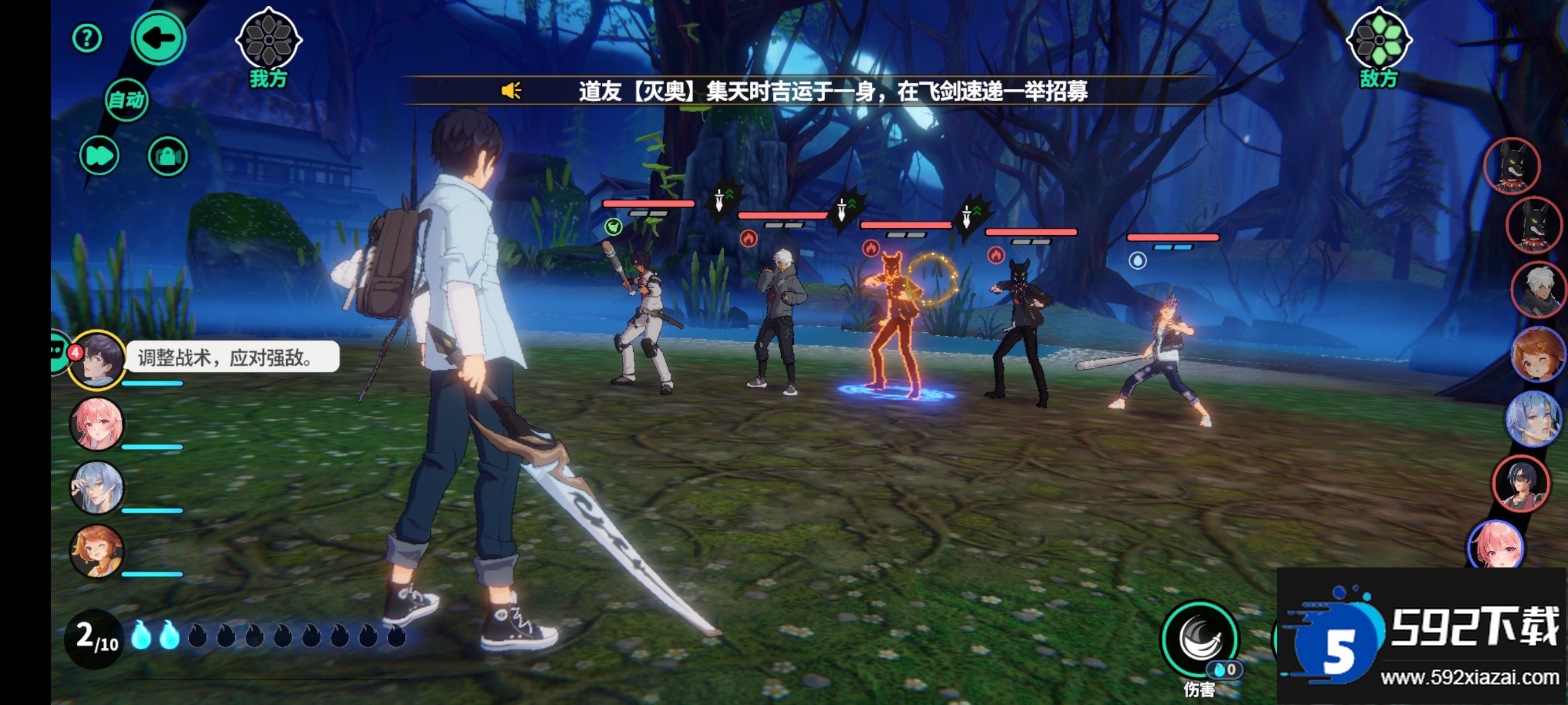Image resolution: width=1568 pixels, height=705 pixels.
Task: Select the orange-haired girl ally portrait
Action: coord(97,551)
